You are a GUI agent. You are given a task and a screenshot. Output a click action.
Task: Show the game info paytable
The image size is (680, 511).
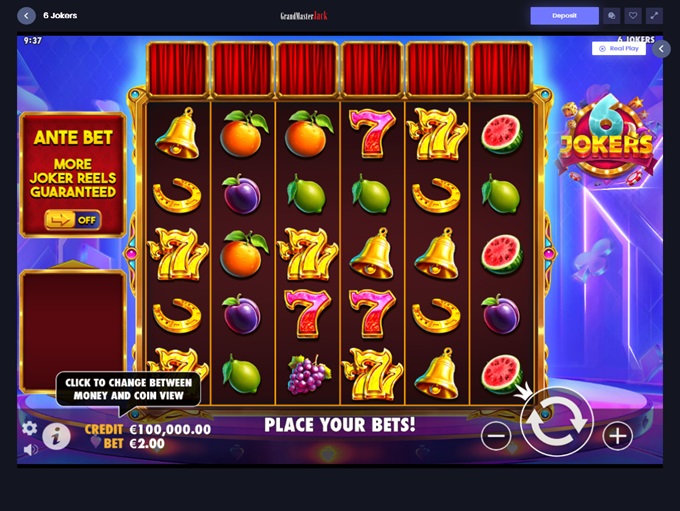(x=56, y=435)
